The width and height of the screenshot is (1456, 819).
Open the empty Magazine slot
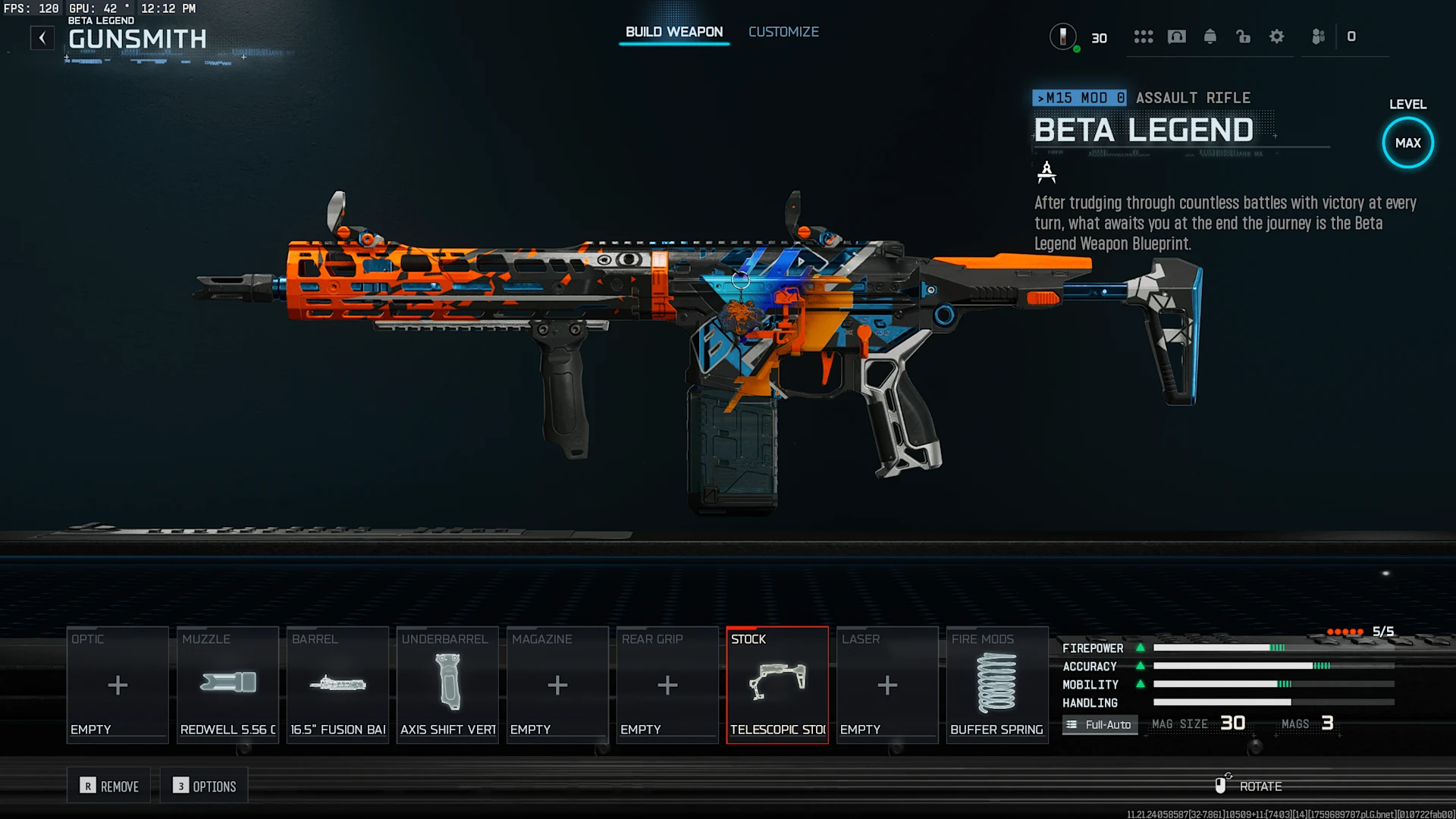[557, 685]
